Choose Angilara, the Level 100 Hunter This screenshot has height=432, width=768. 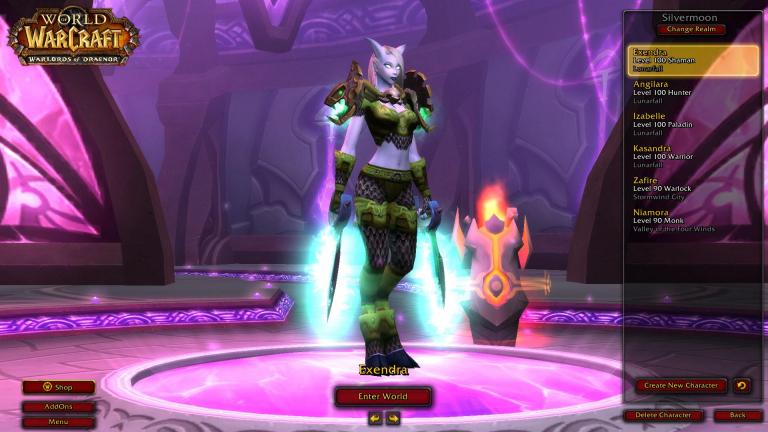[x=692, y=92]
